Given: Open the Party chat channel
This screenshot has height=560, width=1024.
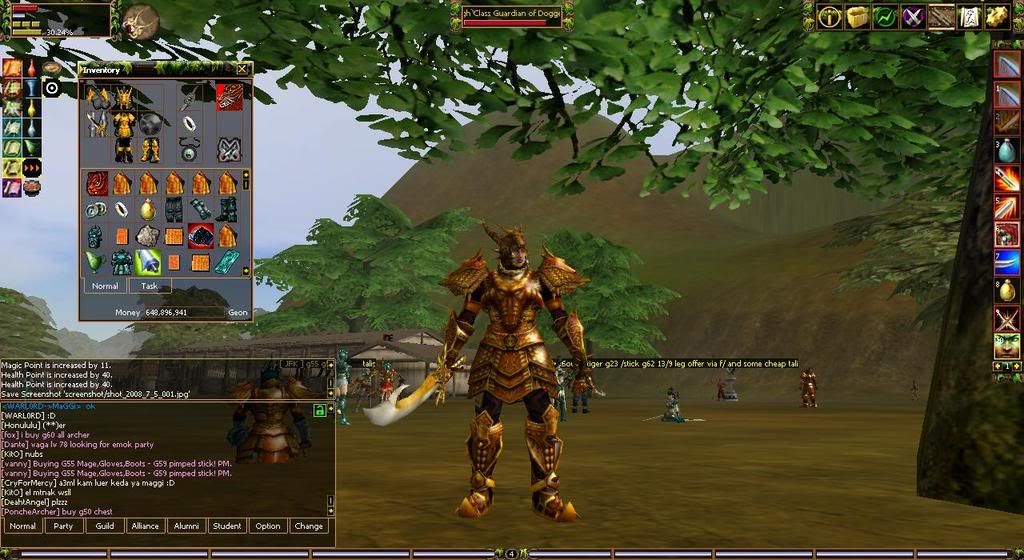Looking at the screenshot, I should coord(63,526).
